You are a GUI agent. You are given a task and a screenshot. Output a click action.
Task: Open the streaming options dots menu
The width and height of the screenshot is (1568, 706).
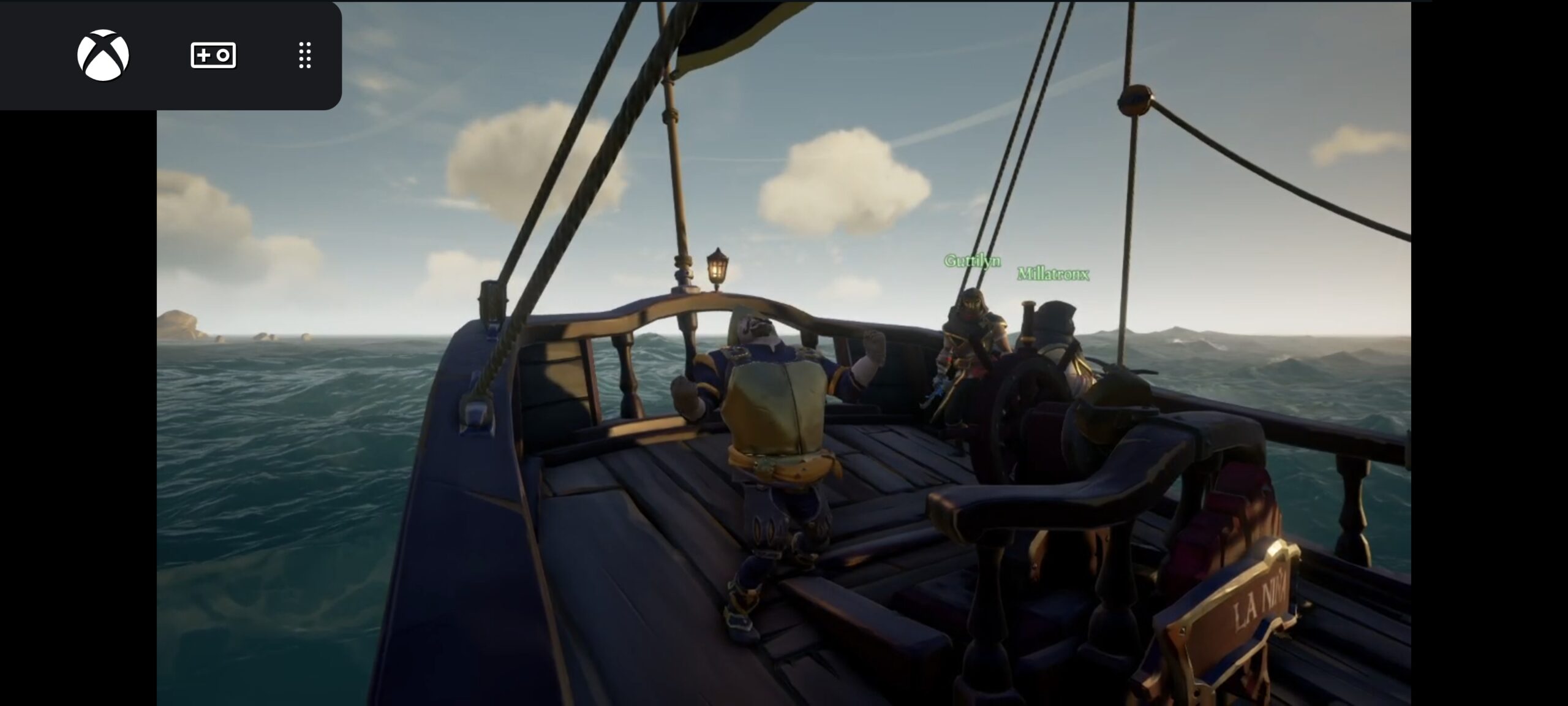[304, 55]
